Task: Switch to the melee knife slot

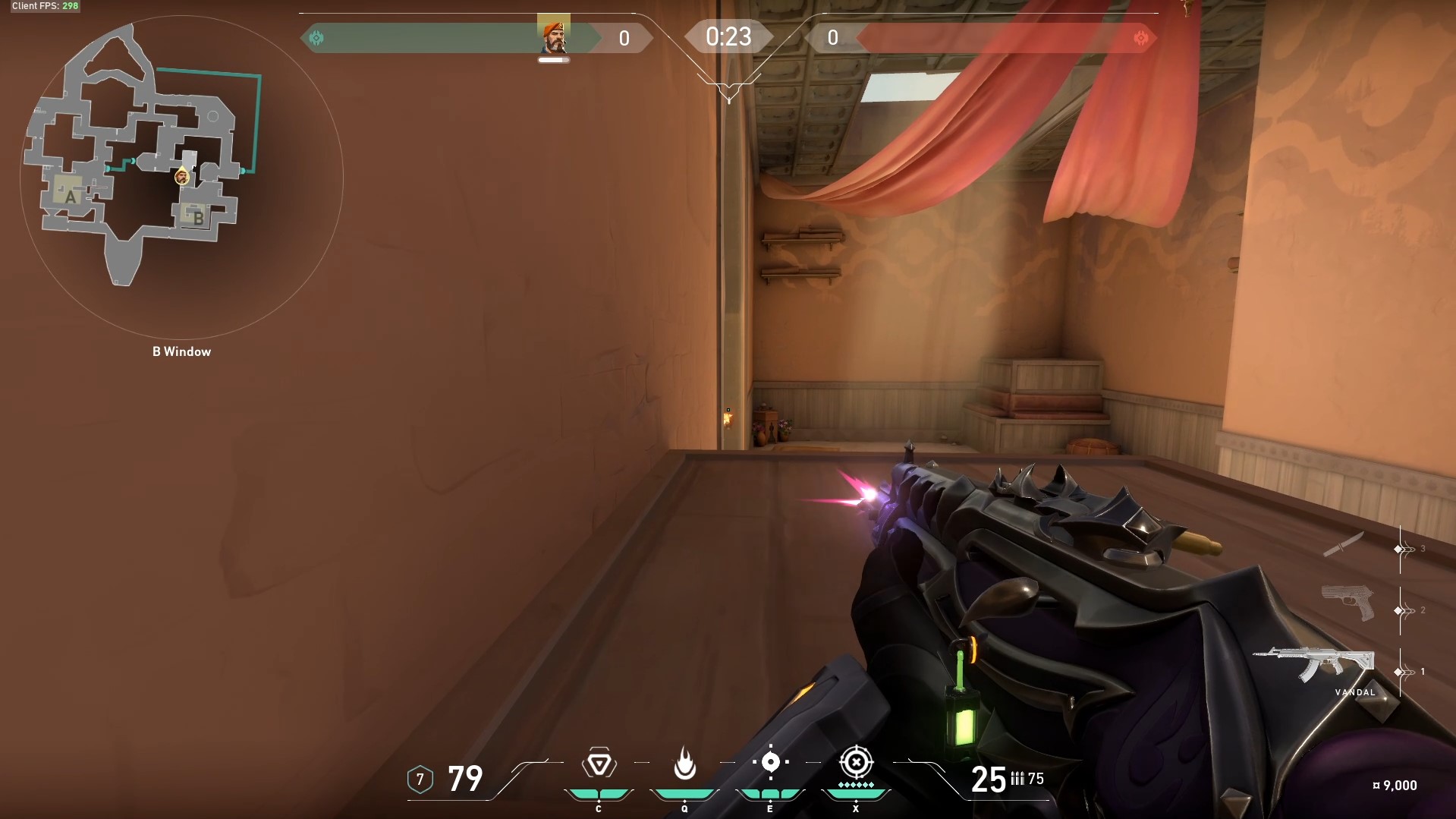Action: coord(1343,544)
